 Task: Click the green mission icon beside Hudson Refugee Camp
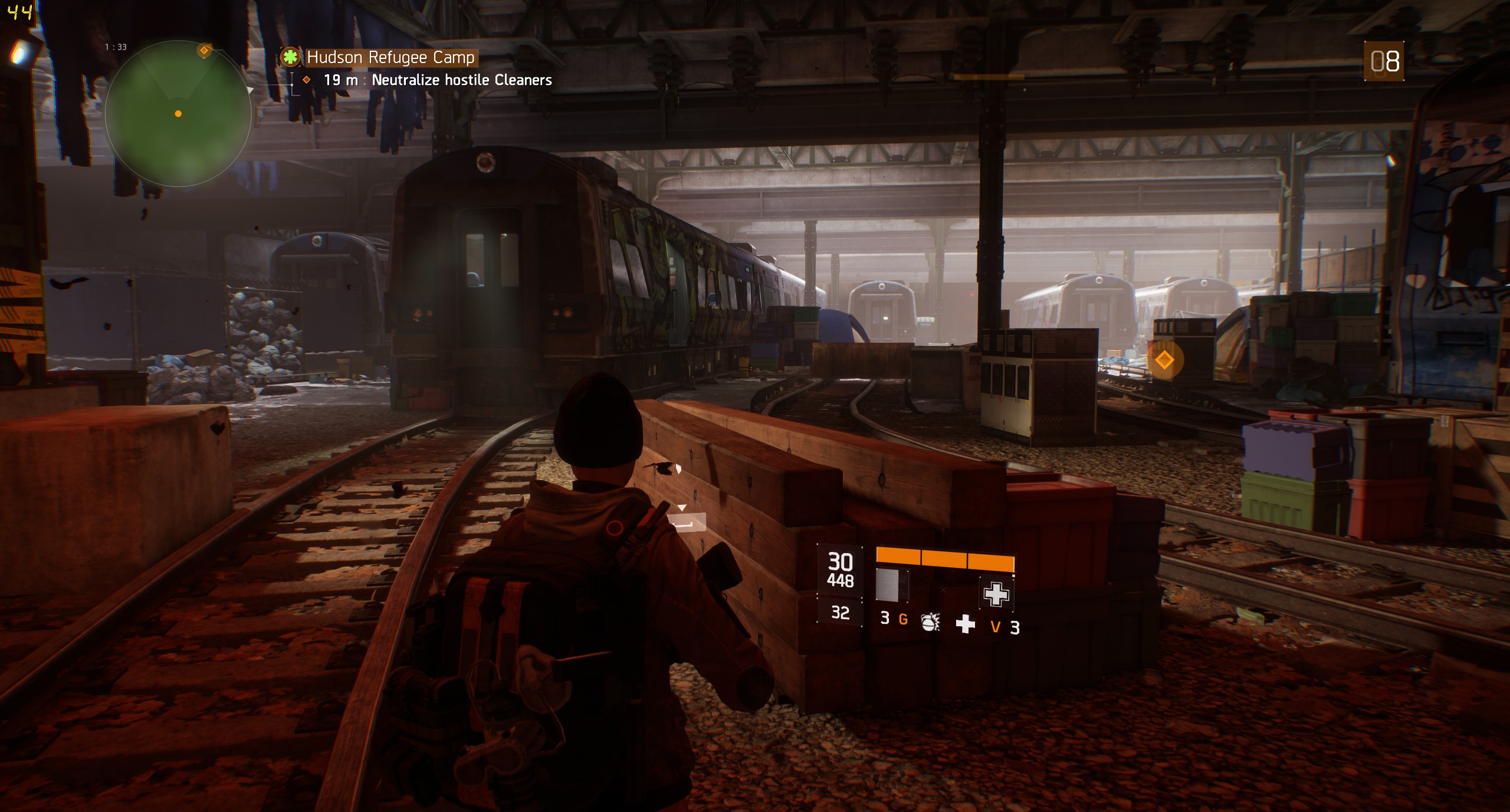click(x=290, y=57)
